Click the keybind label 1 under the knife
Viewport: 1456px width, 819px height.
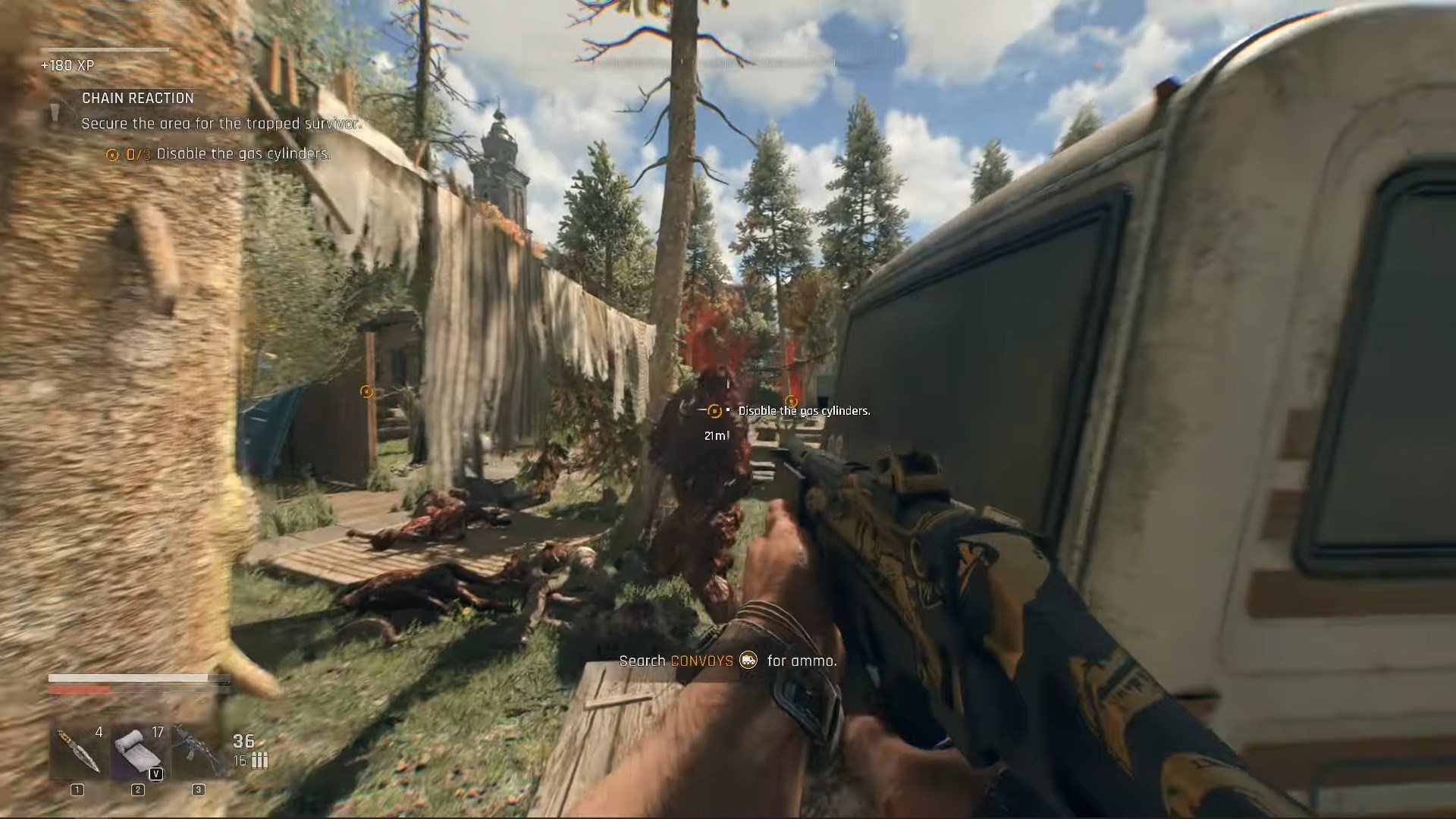(76, 789)
